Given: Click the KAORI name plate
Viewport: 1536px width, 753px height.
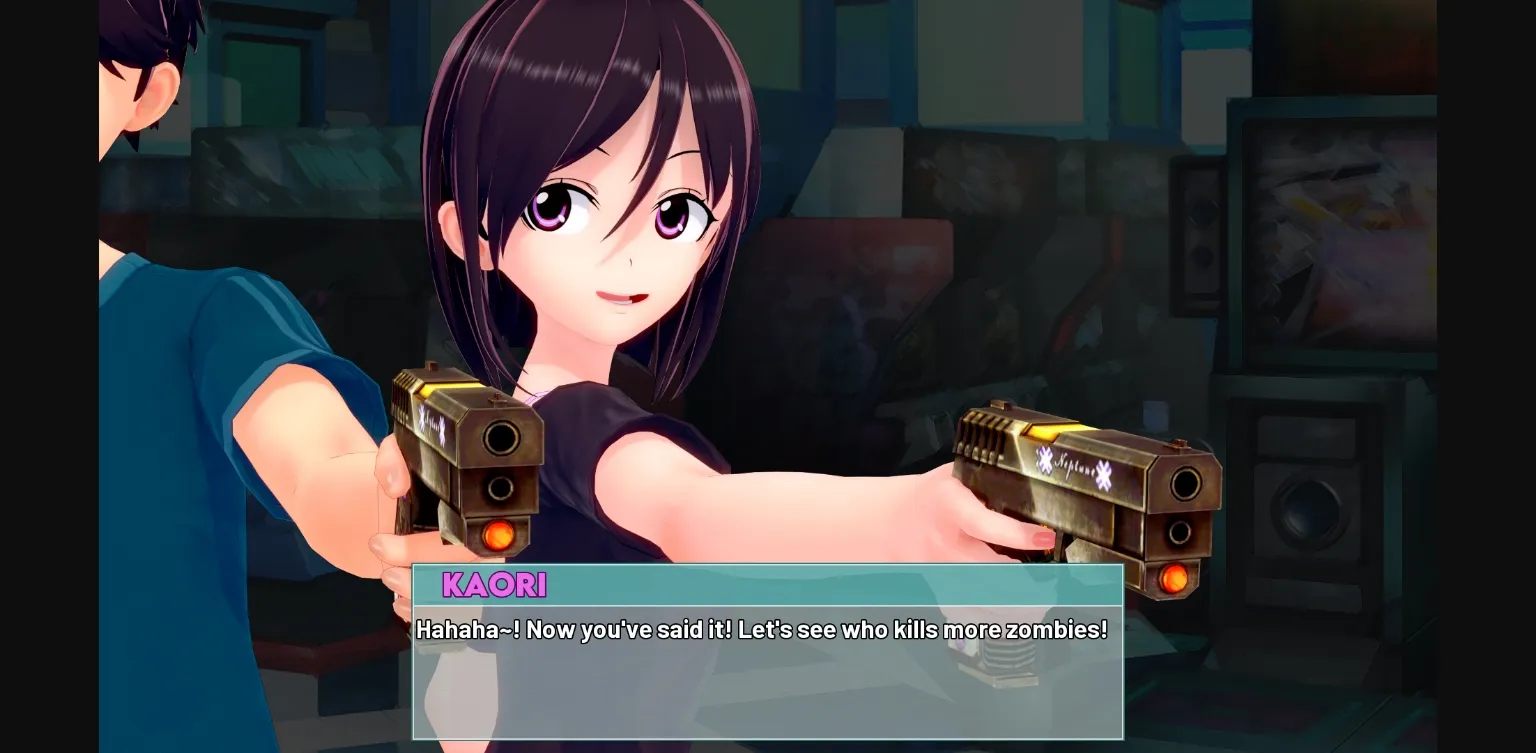Looking at the screenshot, I should 494,585.
